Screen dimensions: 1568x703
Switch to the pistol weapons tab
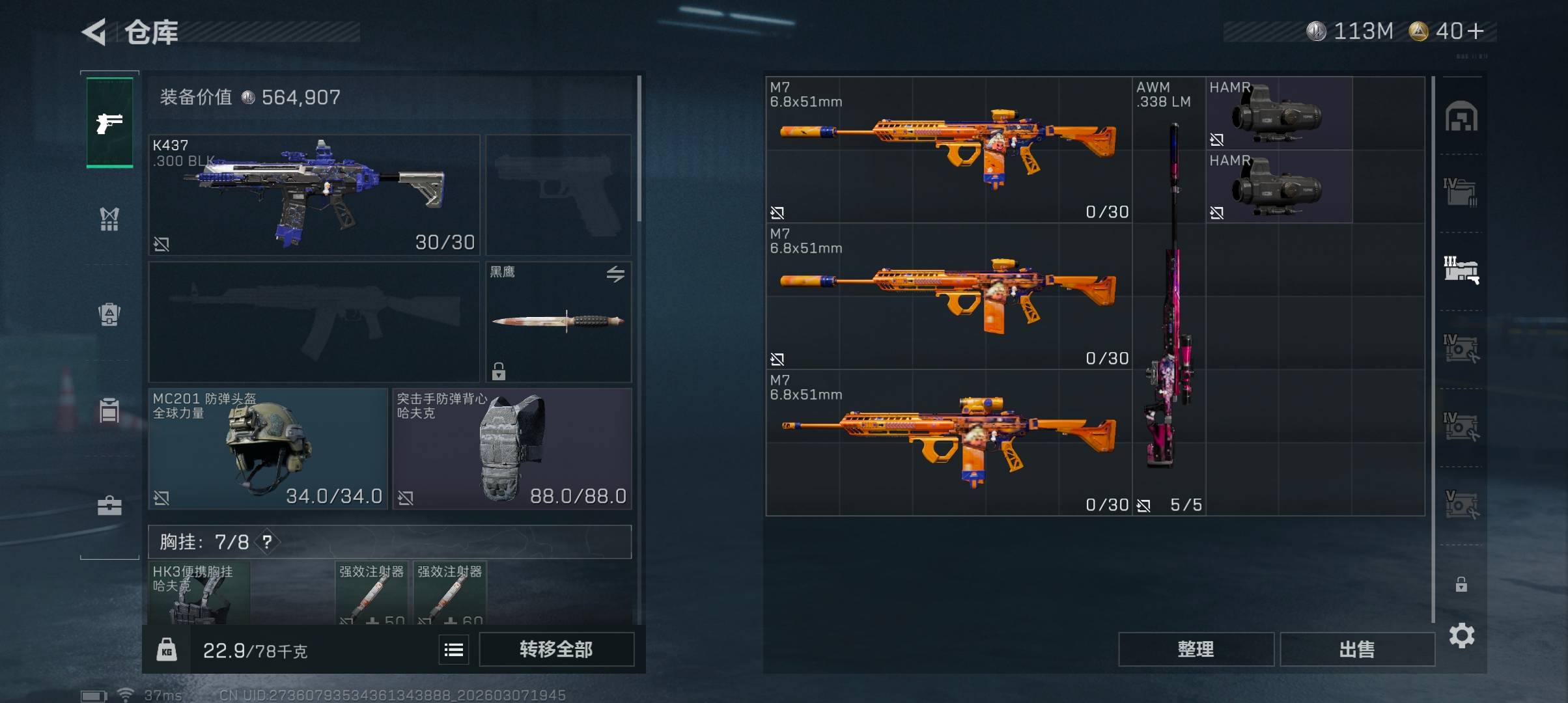pos(109,122)
